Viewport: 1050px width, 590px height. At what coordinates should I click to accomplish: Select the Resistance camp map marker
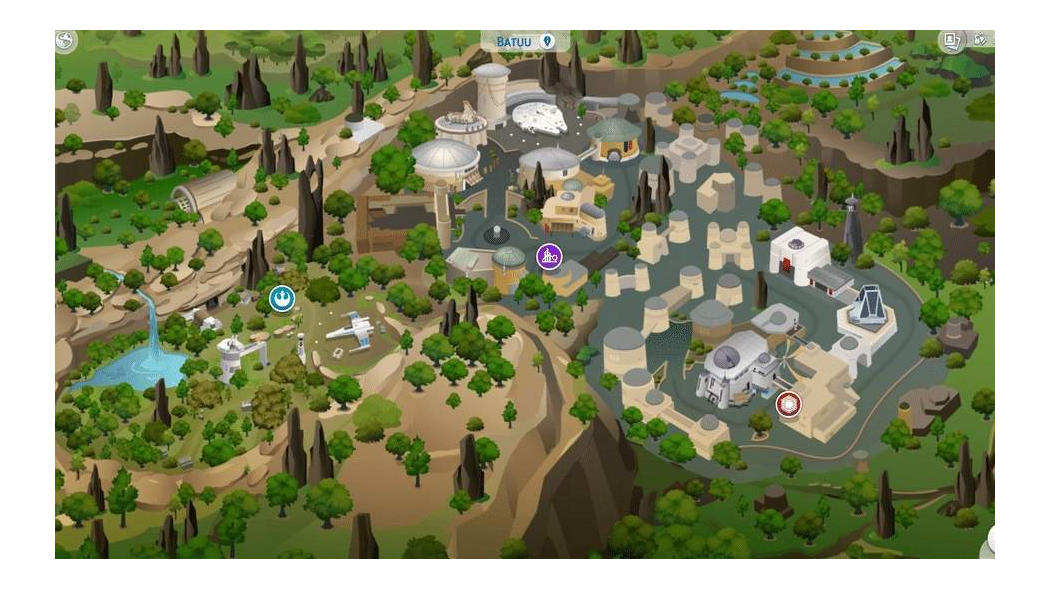coord(282,298)
